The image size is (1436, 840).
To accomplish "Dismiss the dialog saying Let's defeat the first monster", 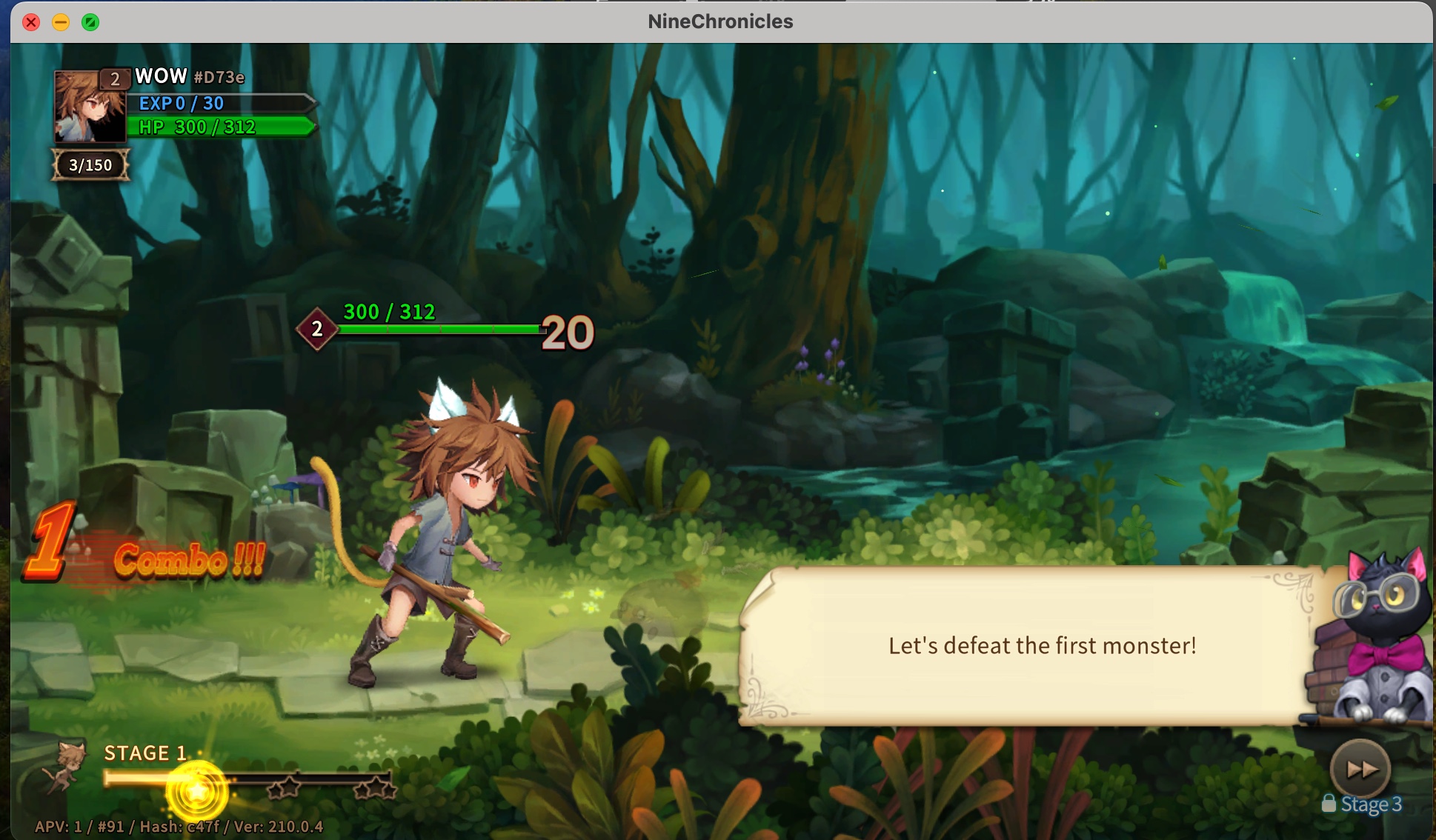I will (1042, 645).
